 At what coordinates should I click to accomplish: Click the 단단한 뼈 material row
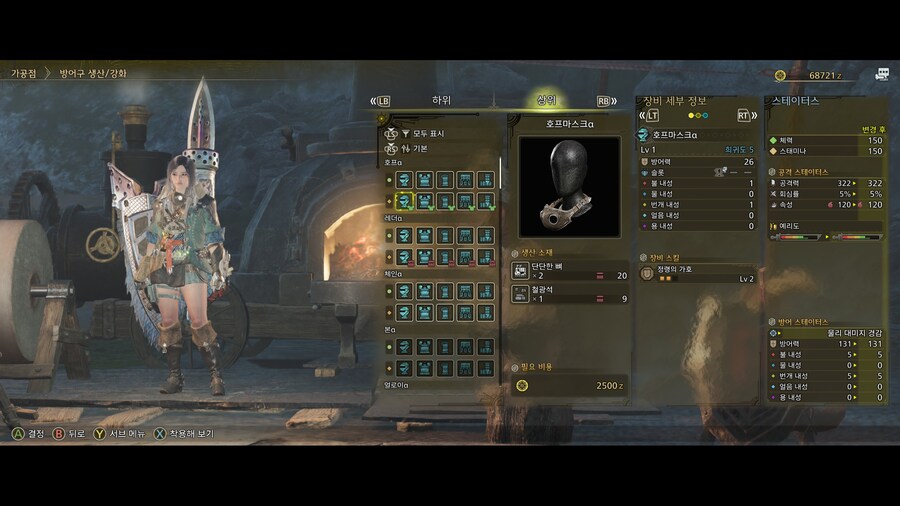coord(570,271)
